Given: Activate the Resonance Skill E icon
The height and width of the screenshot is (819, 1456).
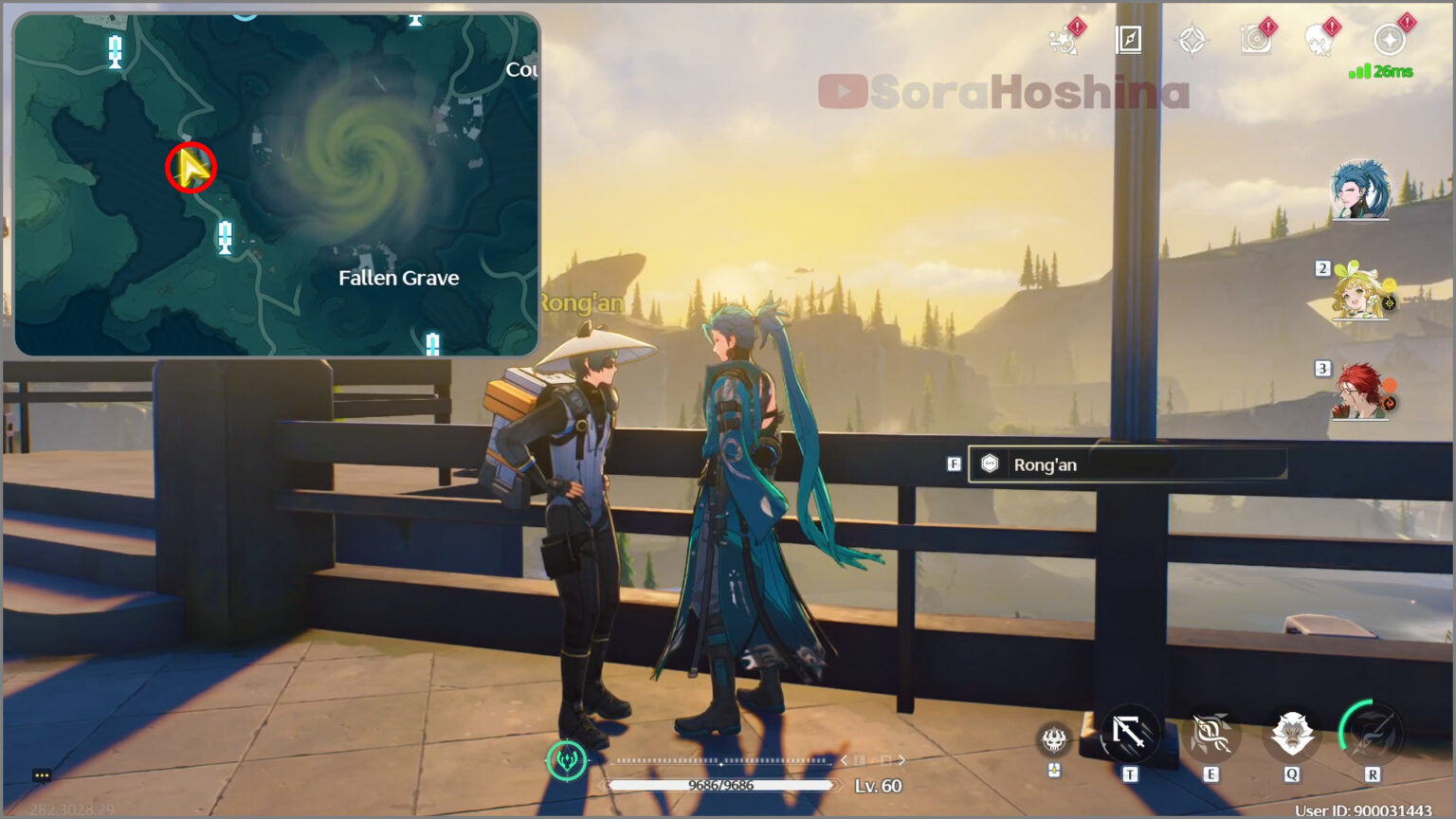Looking at the screenshot, I should point(1210,735).
